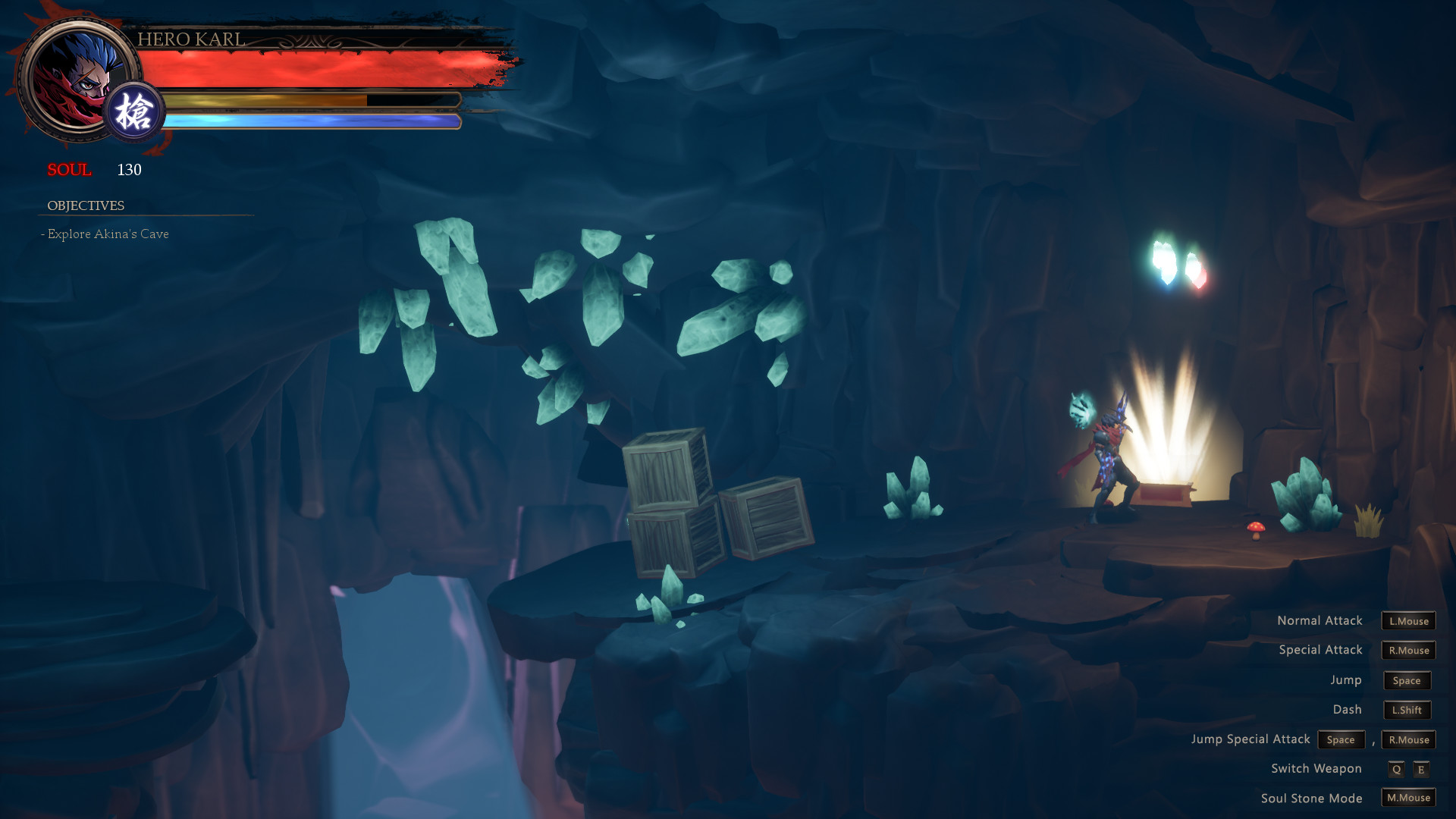Select the spear weapon emblem icon

[133, 112]
